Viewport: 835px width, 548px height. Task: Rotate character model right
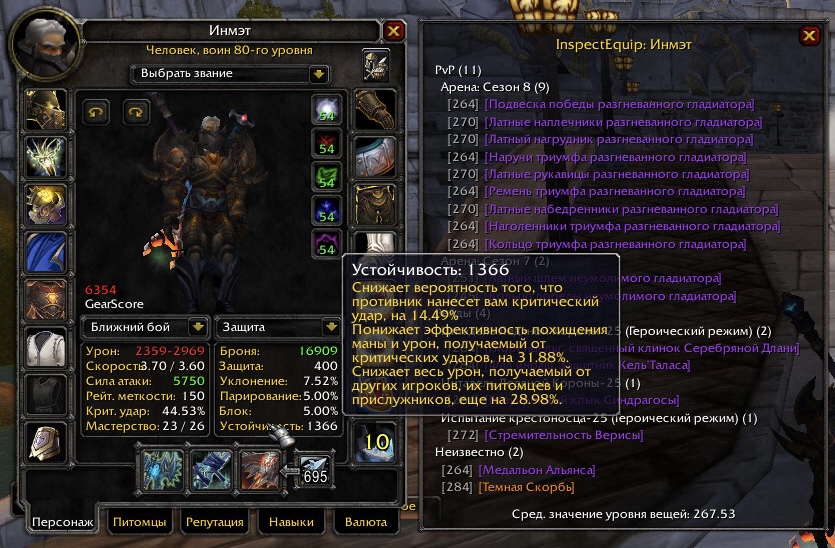[x=135, y=111]
